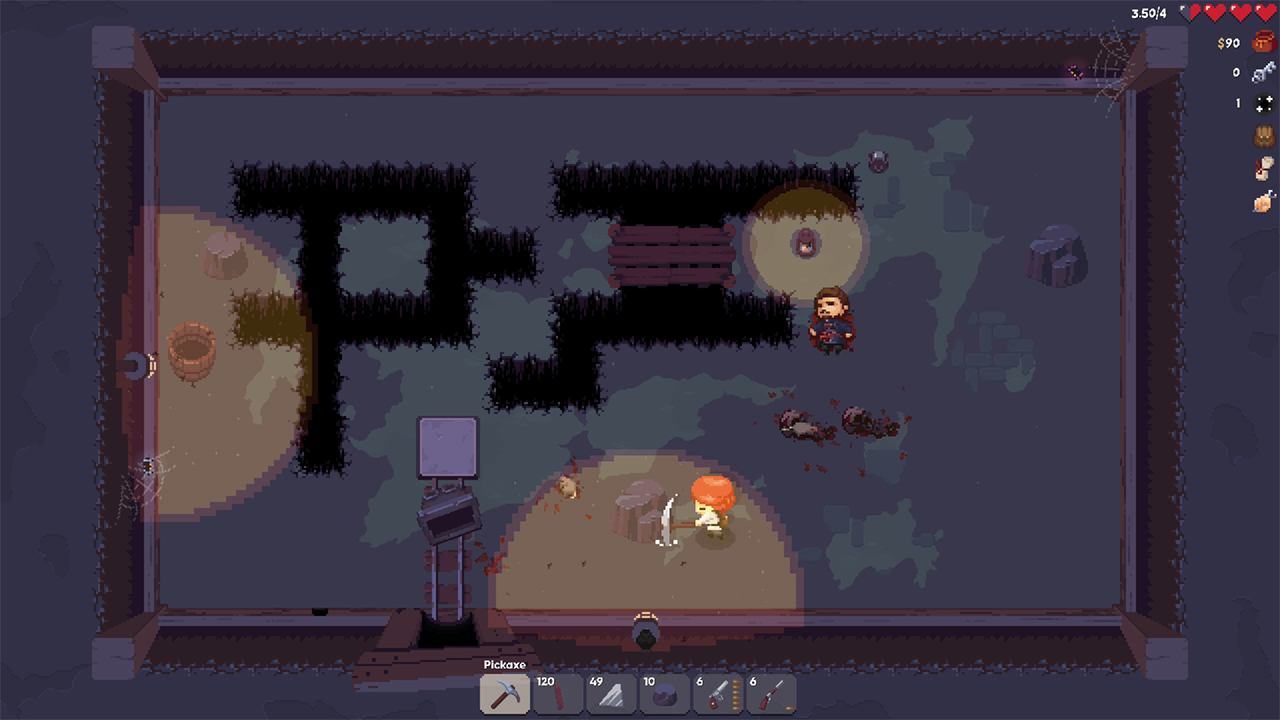Open the coin pouch showing $90
Image resolution: width=1280 pixels, height=720 pixels.
point(1262,42)
